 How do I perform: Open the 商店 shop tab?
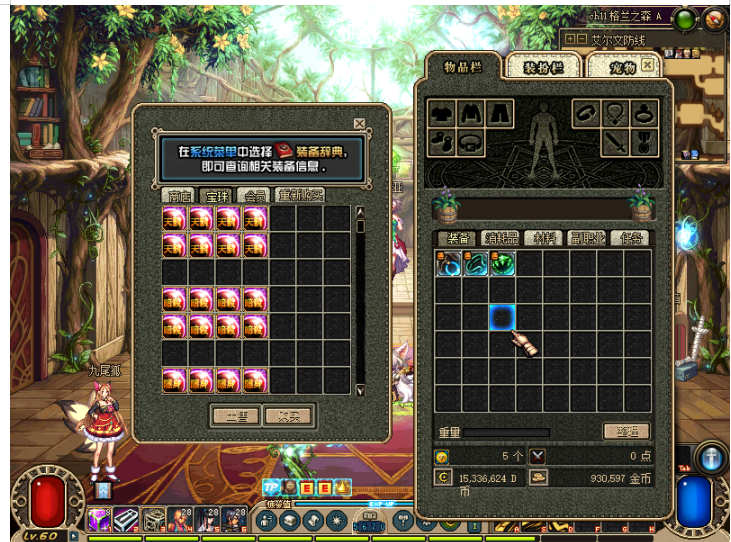179,195
